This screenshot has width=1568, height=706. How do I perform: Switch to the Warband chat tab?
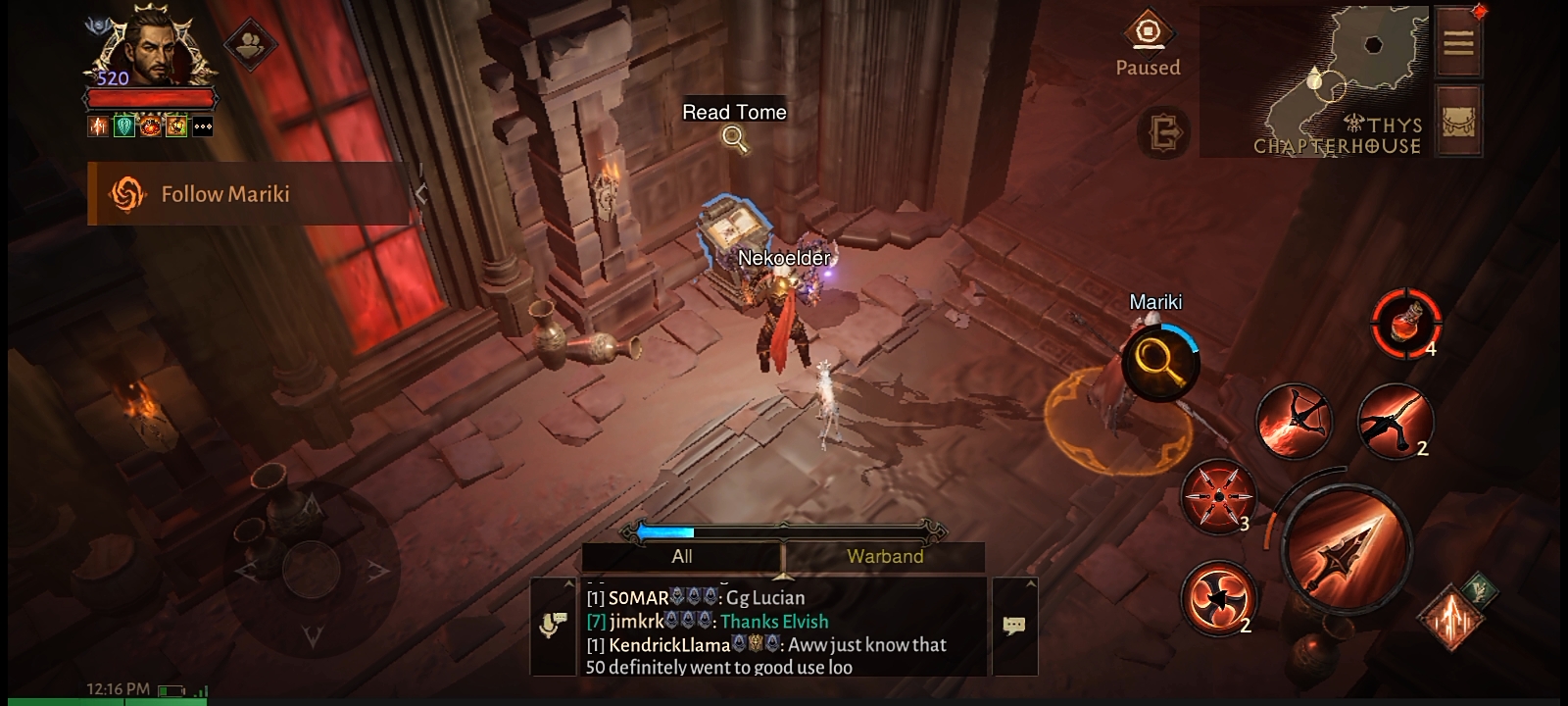click(884, 557)
